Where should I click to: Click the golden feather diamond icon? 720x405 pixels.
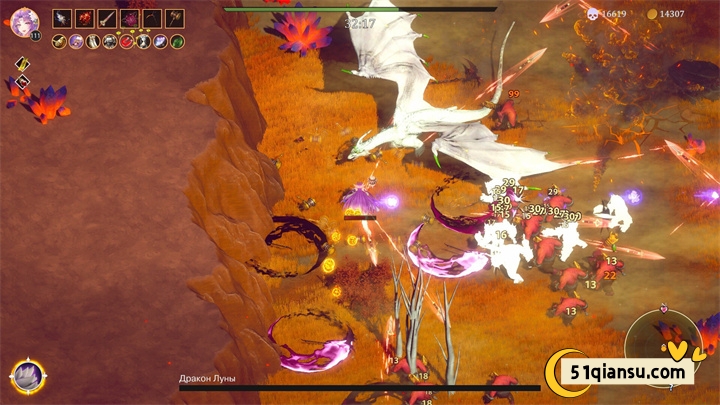pos(22,65)
